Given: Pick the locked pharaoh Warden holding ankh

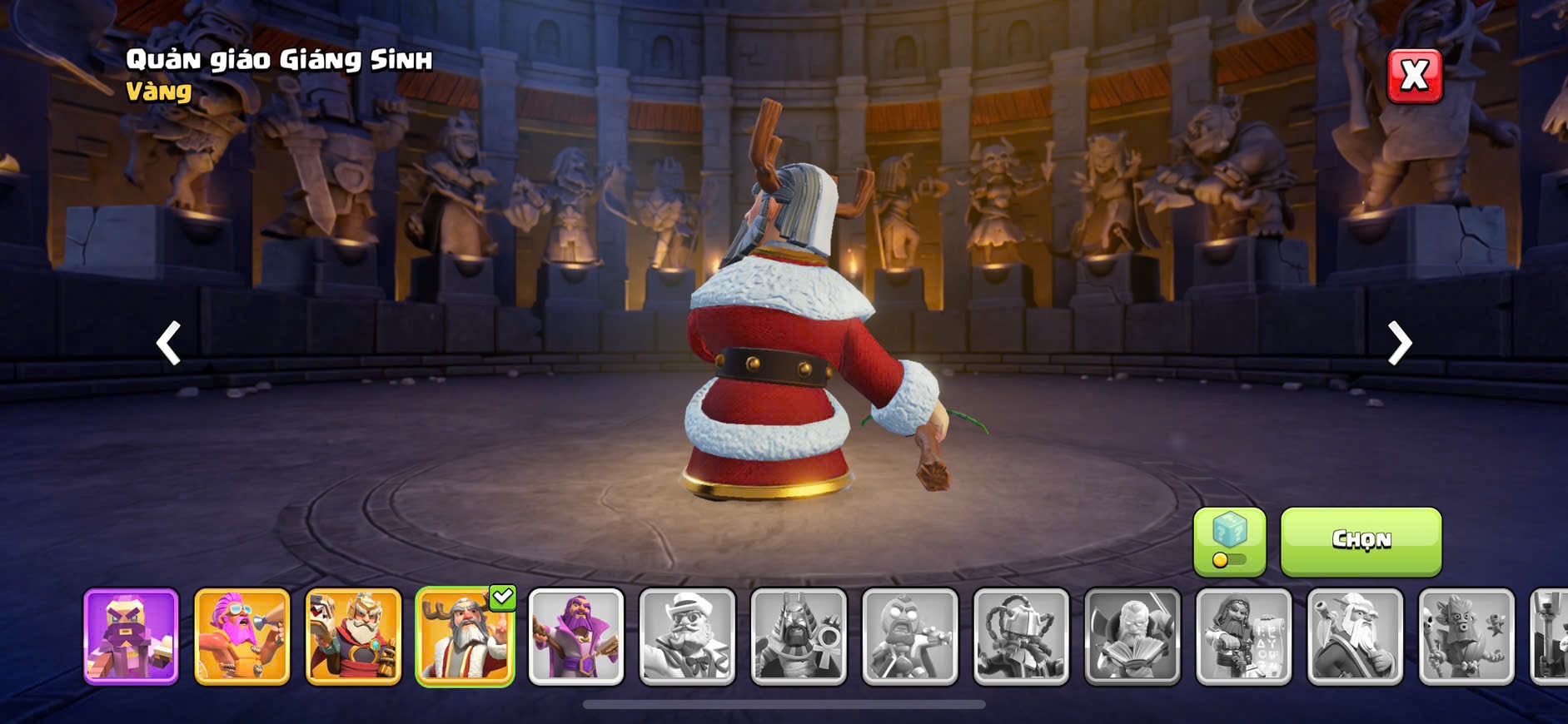Looking at the screenshot, I should coord(799,637).
